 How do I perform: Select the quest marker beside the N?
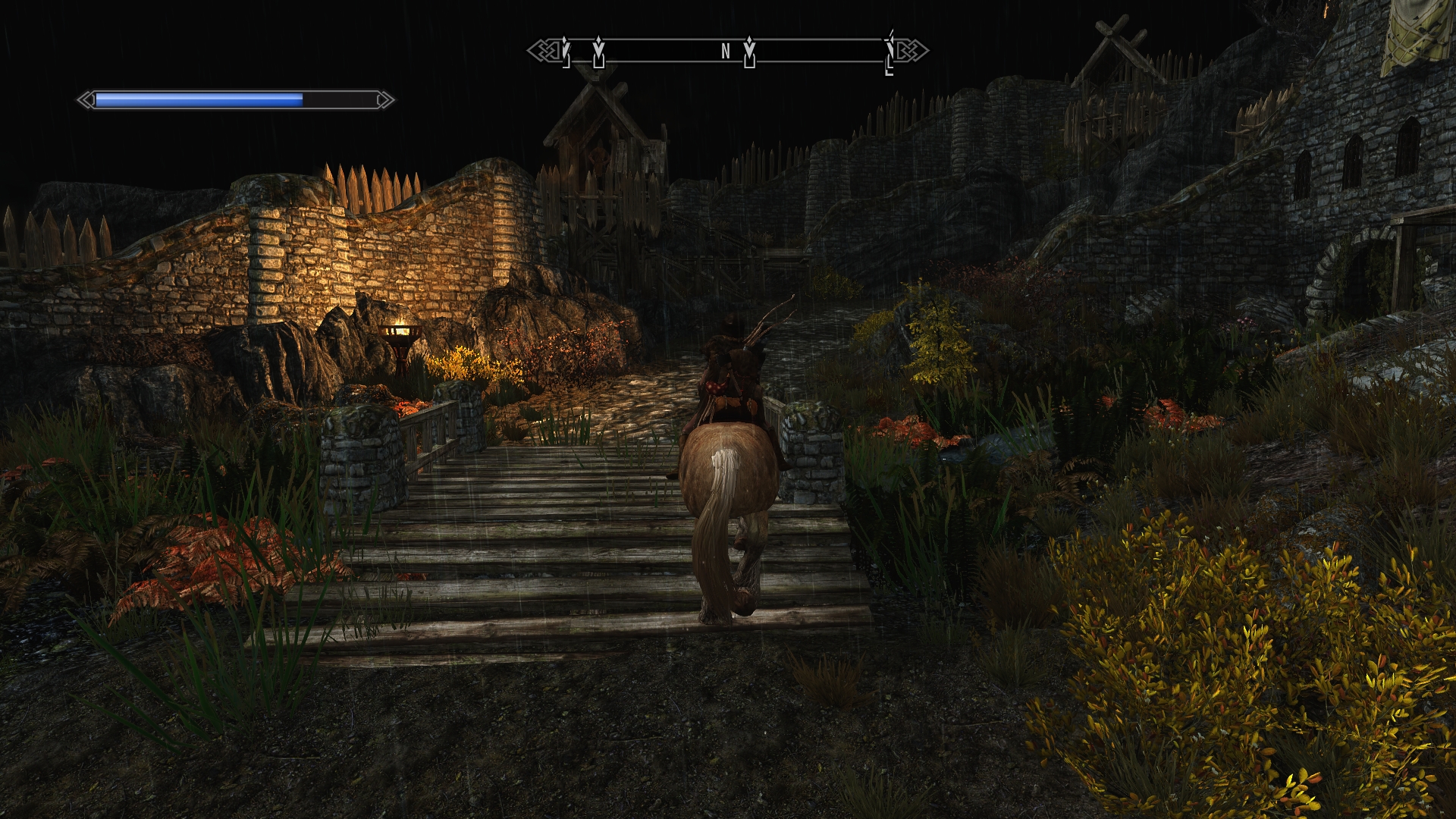click(749, 52)
